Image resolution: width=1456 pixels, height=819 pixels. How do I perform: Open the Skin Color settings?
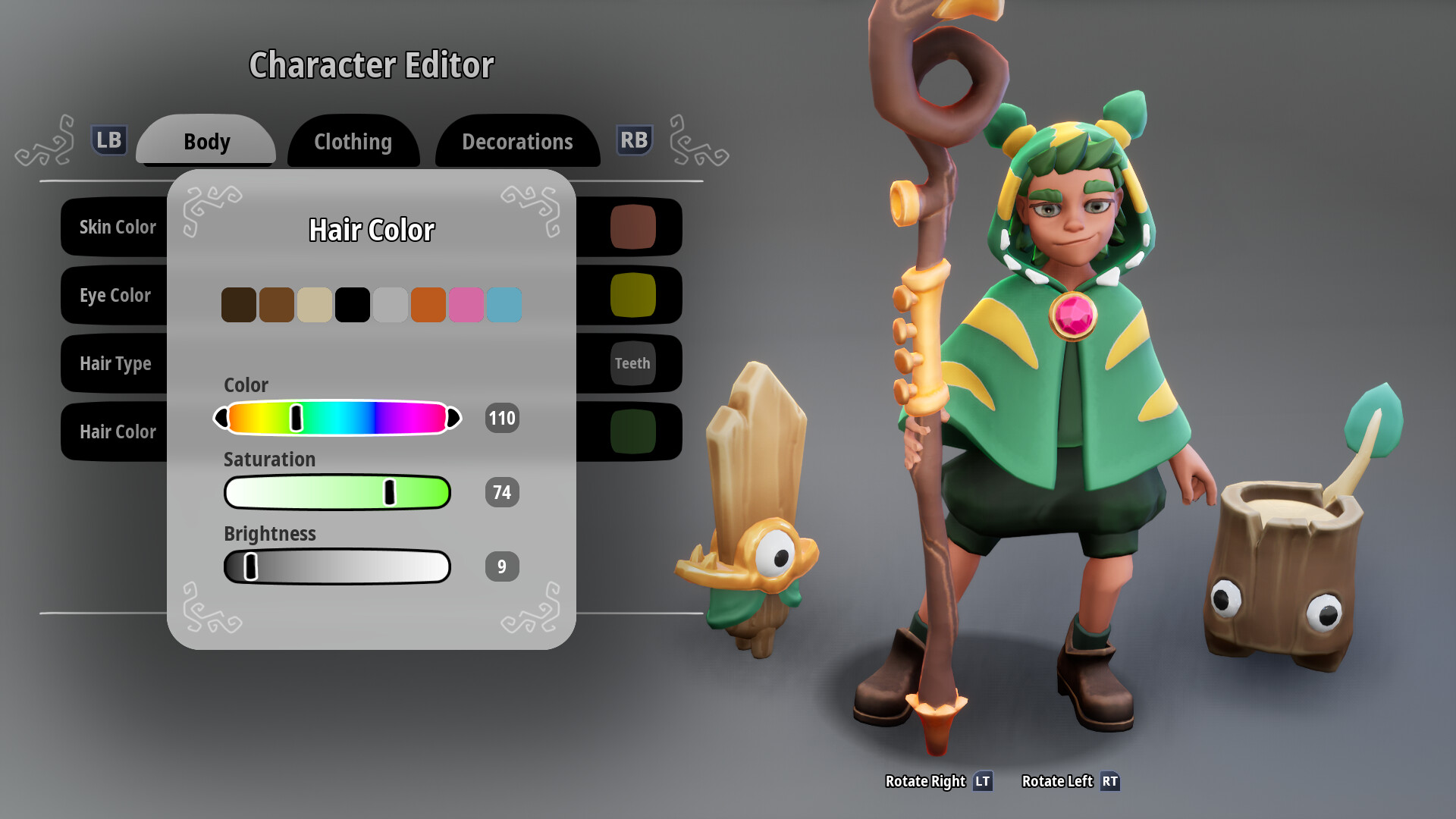pyautogui.click(x=118, y=227)
